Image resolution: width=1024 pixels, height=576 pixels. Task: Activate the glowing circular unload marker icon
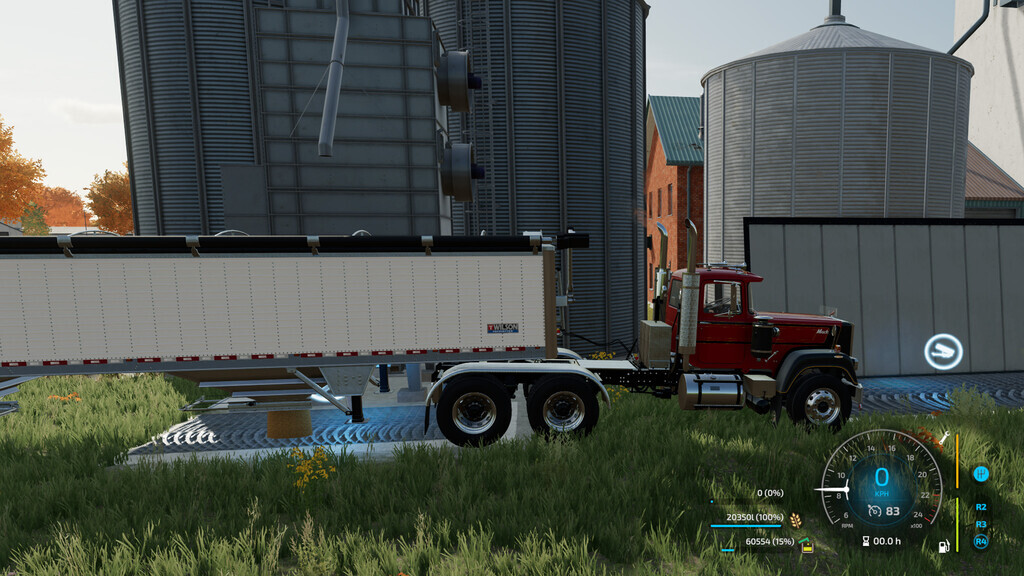tap(943, 351)
